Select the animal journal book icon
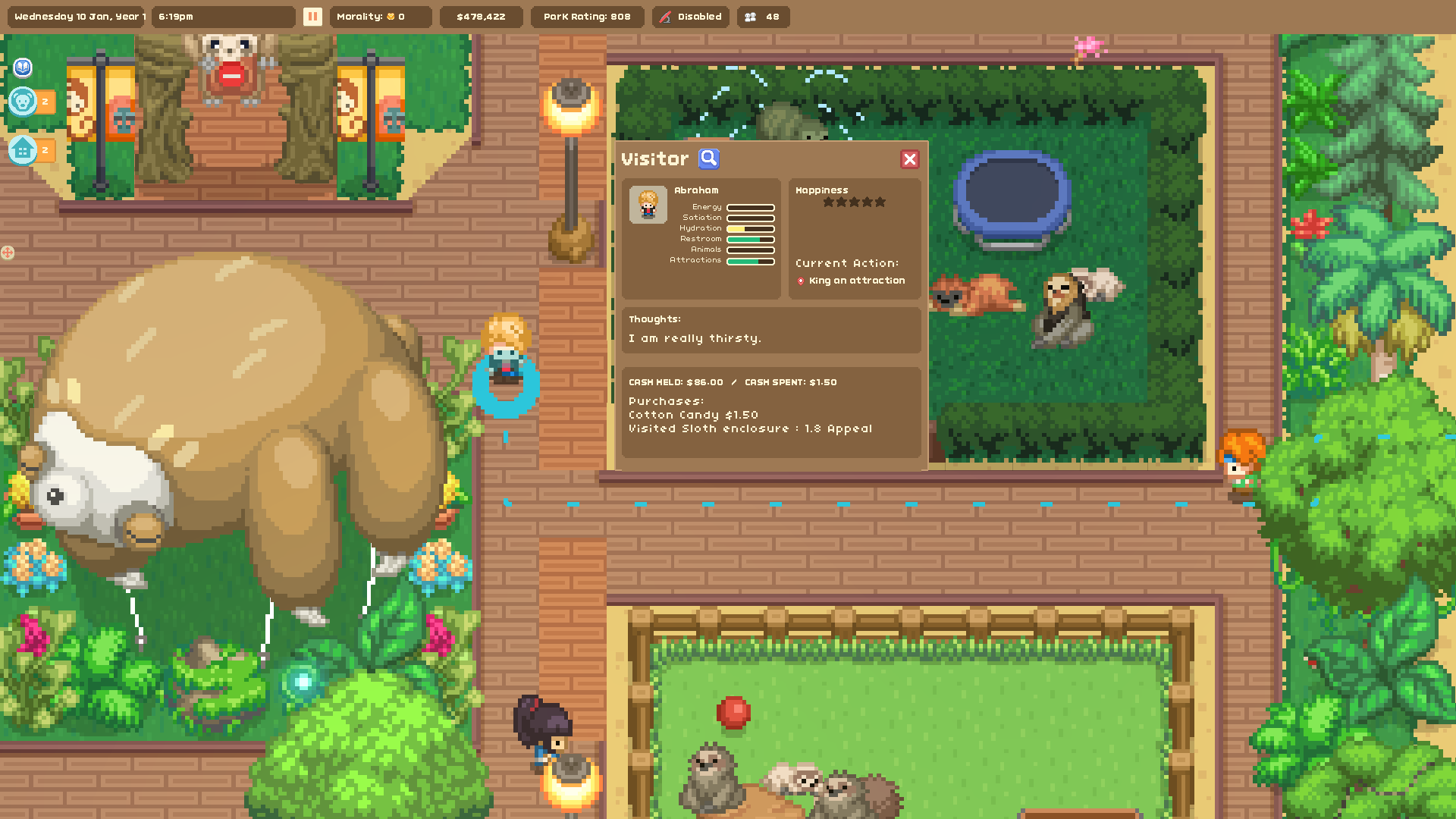The height and width of the screenshot is (819, 1456). pyautogui.click(x=23, y=68)
